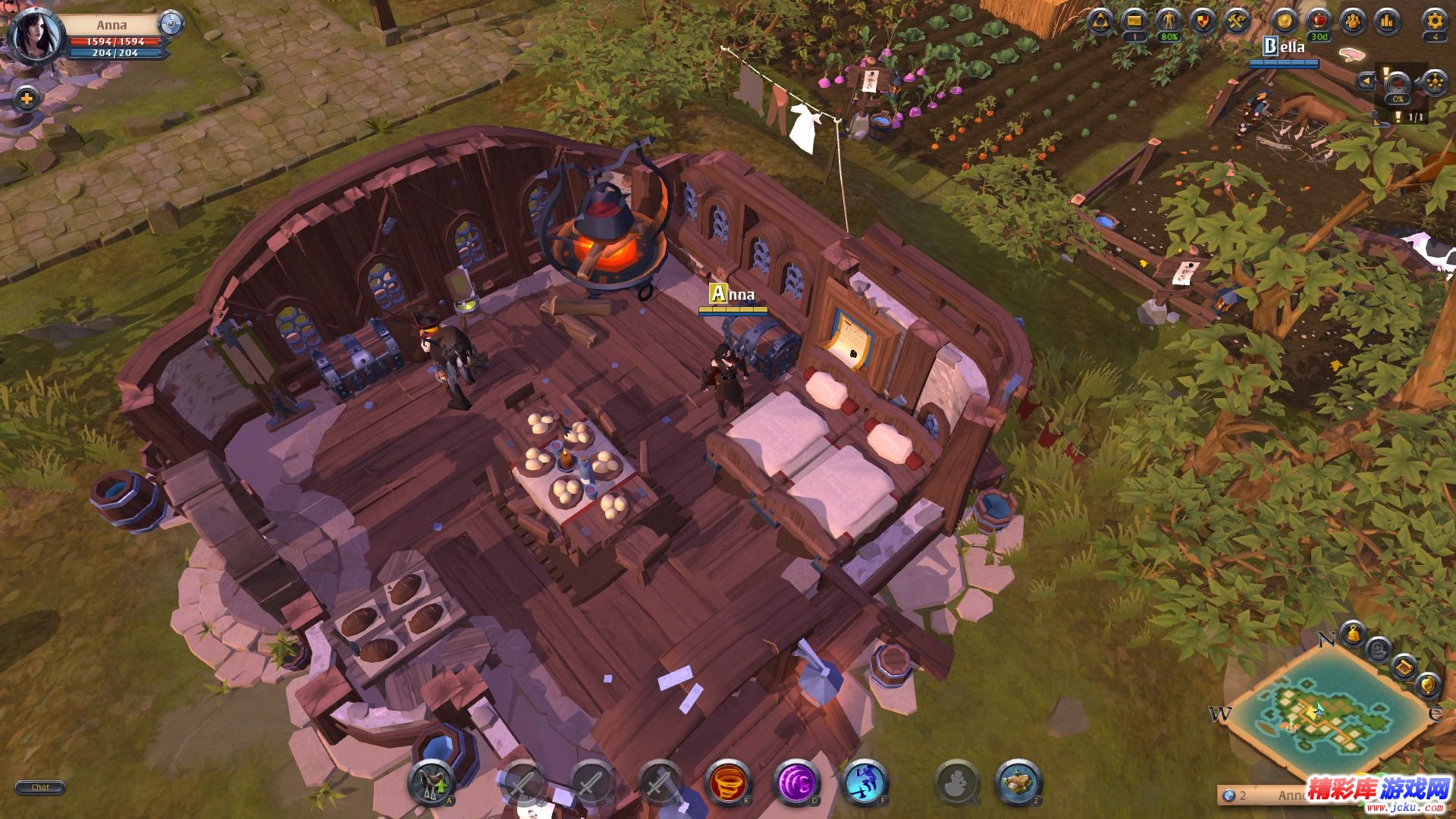Activate the blue leaping figure ability
Viewport: 1456px width, 819px height.
[x=864, y=783]
